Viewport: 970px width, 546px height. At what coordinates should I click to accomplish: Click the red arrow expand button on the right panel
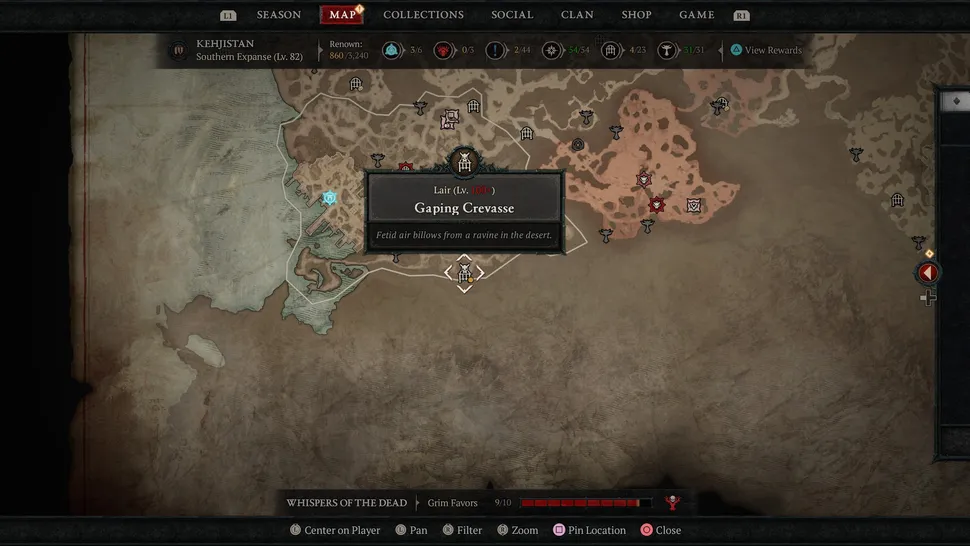[x=928, y=273]
